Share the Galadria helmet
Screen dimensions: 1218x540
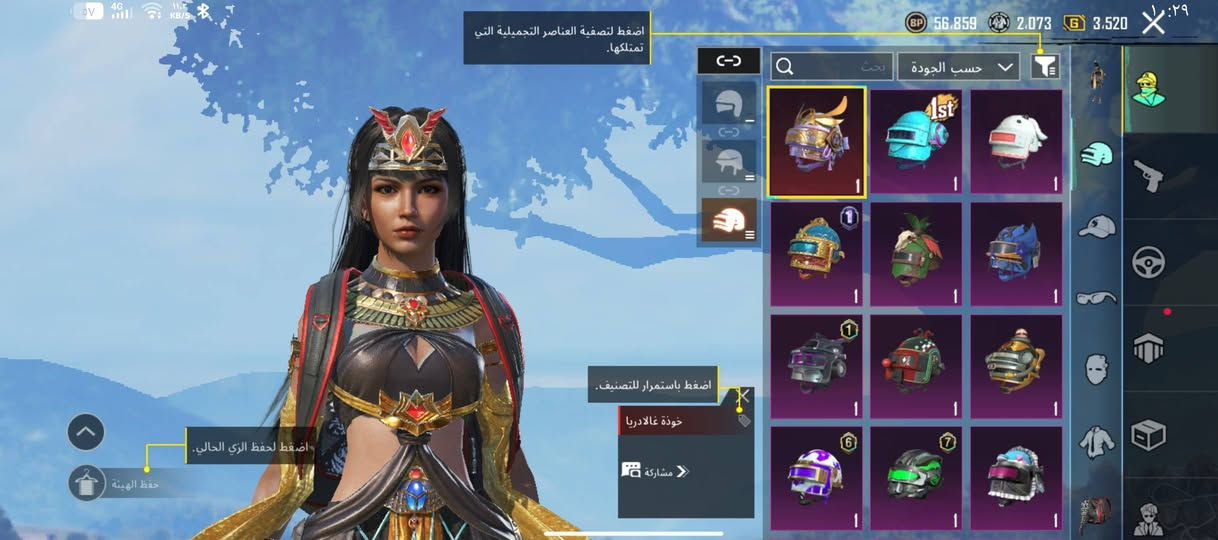(655, 471)
